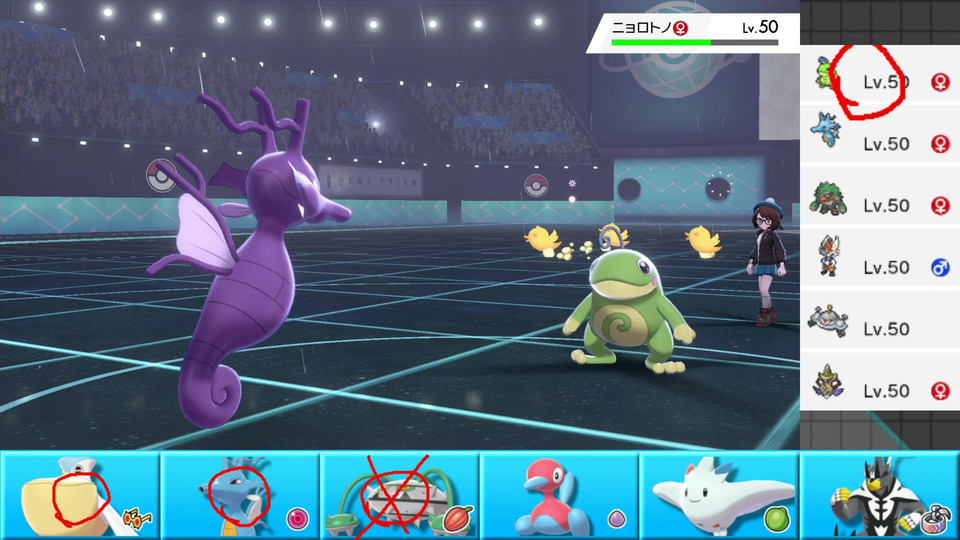Choose the Rillaboom row in the opponent list
The height and width of the screenshot is (540, 960).
pos(880,205)
